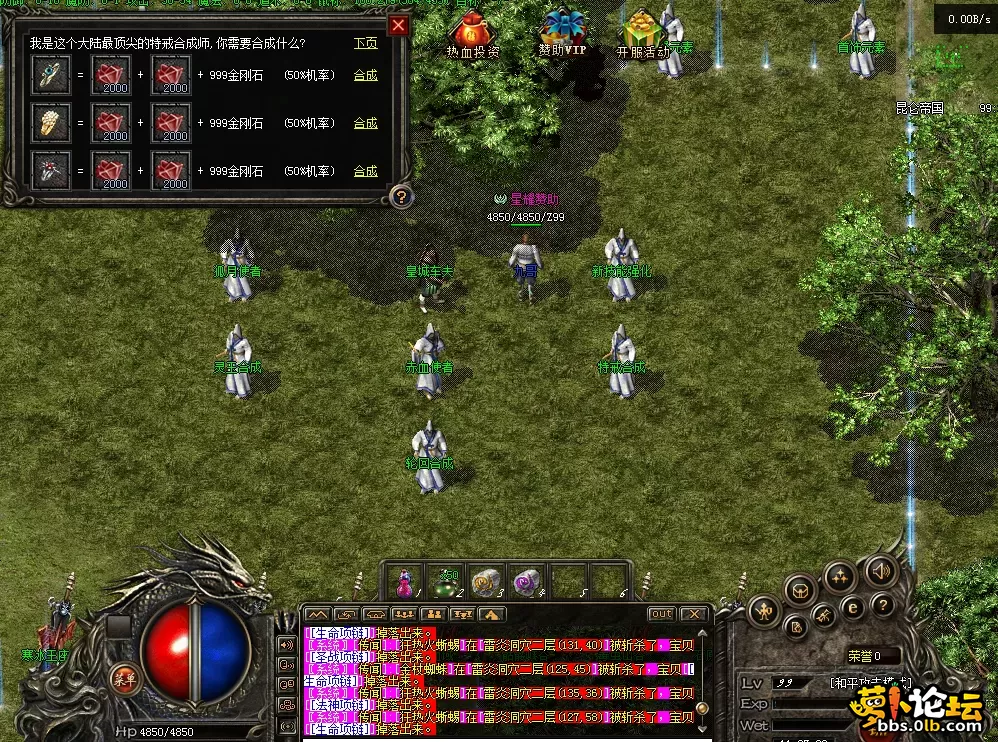Use the pink potion in hotbar slot 1

point(407,582)
